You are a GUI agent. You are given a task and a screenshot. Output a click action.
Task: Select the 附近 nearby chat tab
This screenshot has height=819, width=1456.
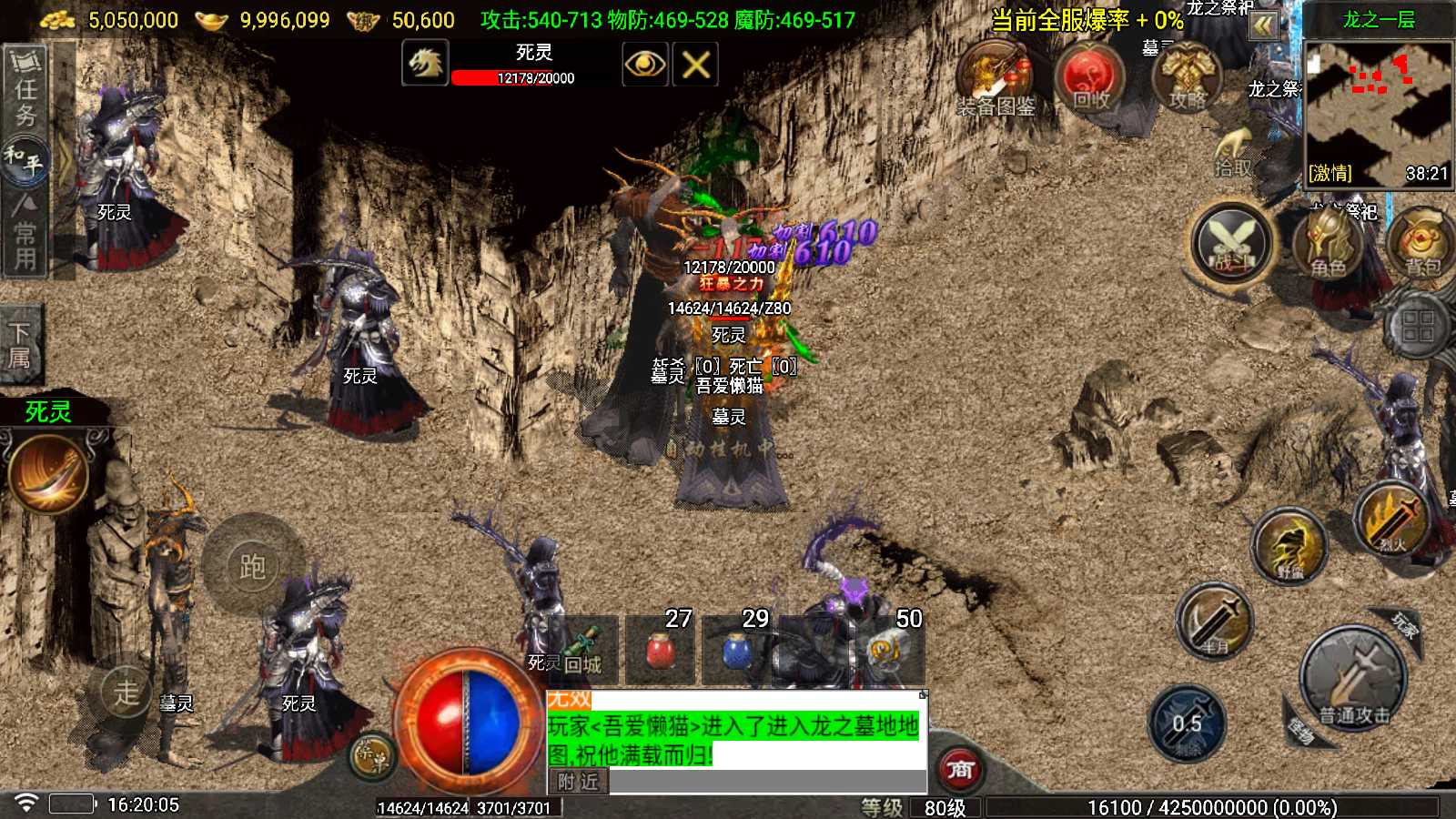point(578,782)
